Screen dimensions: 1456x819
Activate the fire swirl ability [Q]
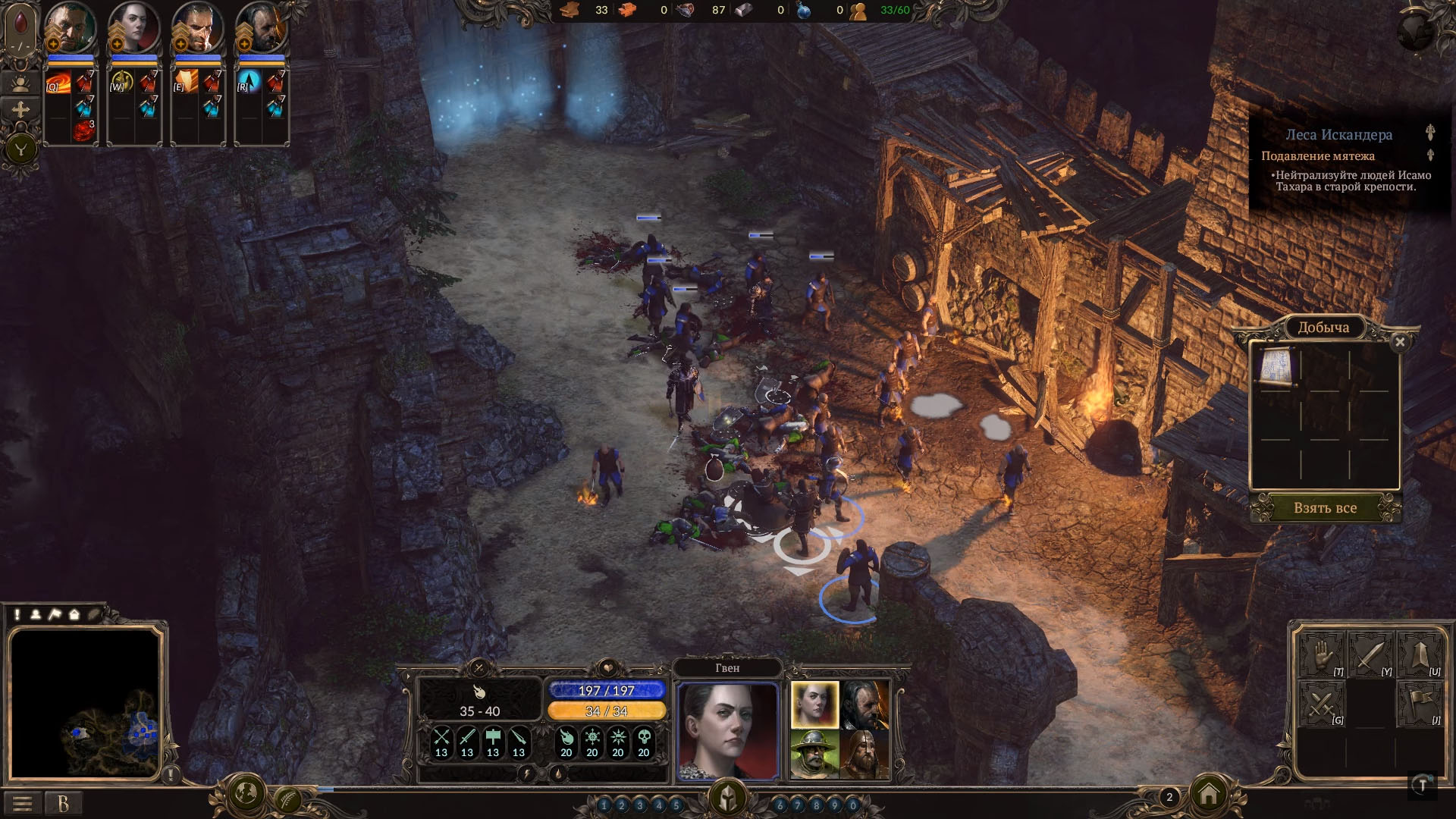58,82
